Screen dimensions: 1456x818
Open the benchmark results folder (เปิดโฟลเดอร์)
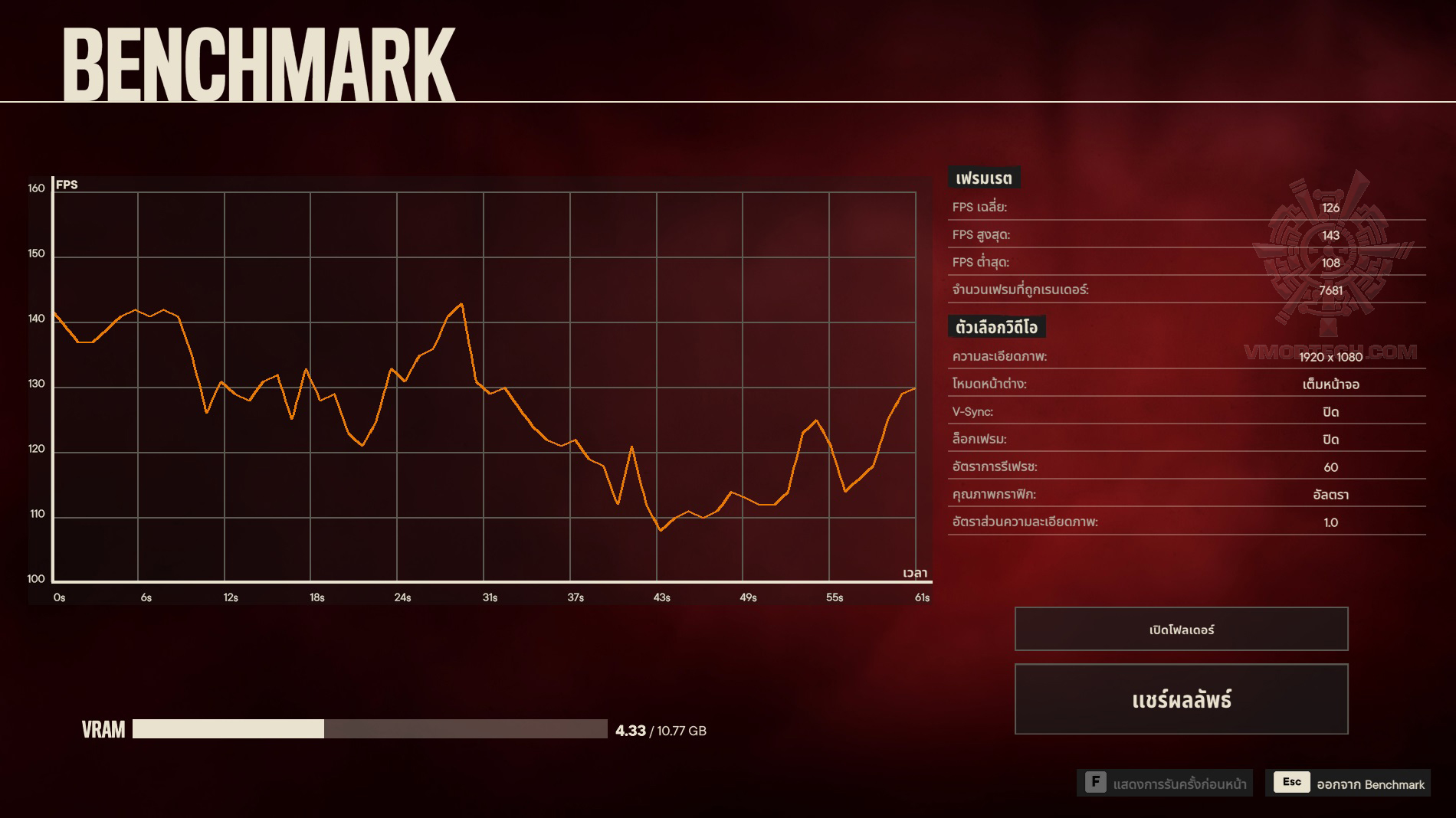(x=1181, y=629)
